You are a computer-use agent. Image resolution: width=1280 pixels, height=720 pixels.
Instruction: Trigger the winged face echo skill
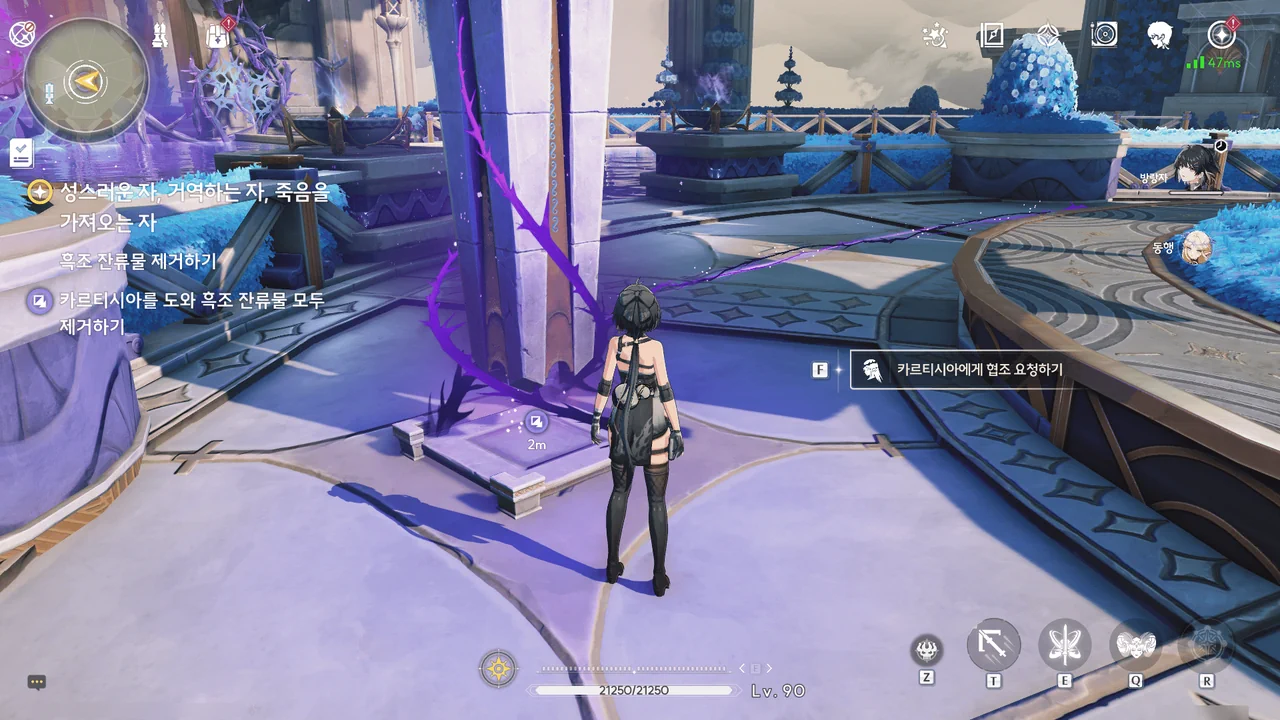(x=1136, y=646)
